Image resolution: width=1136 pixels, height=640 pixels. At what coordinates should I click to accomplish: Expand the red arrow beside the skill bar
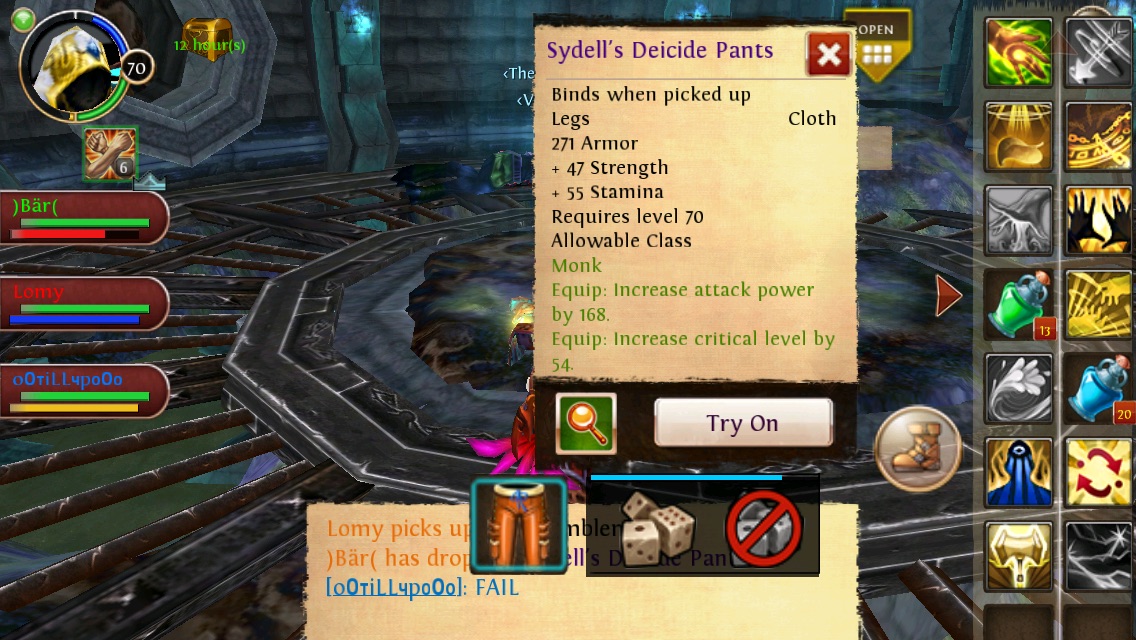click(x=948, y=296)
